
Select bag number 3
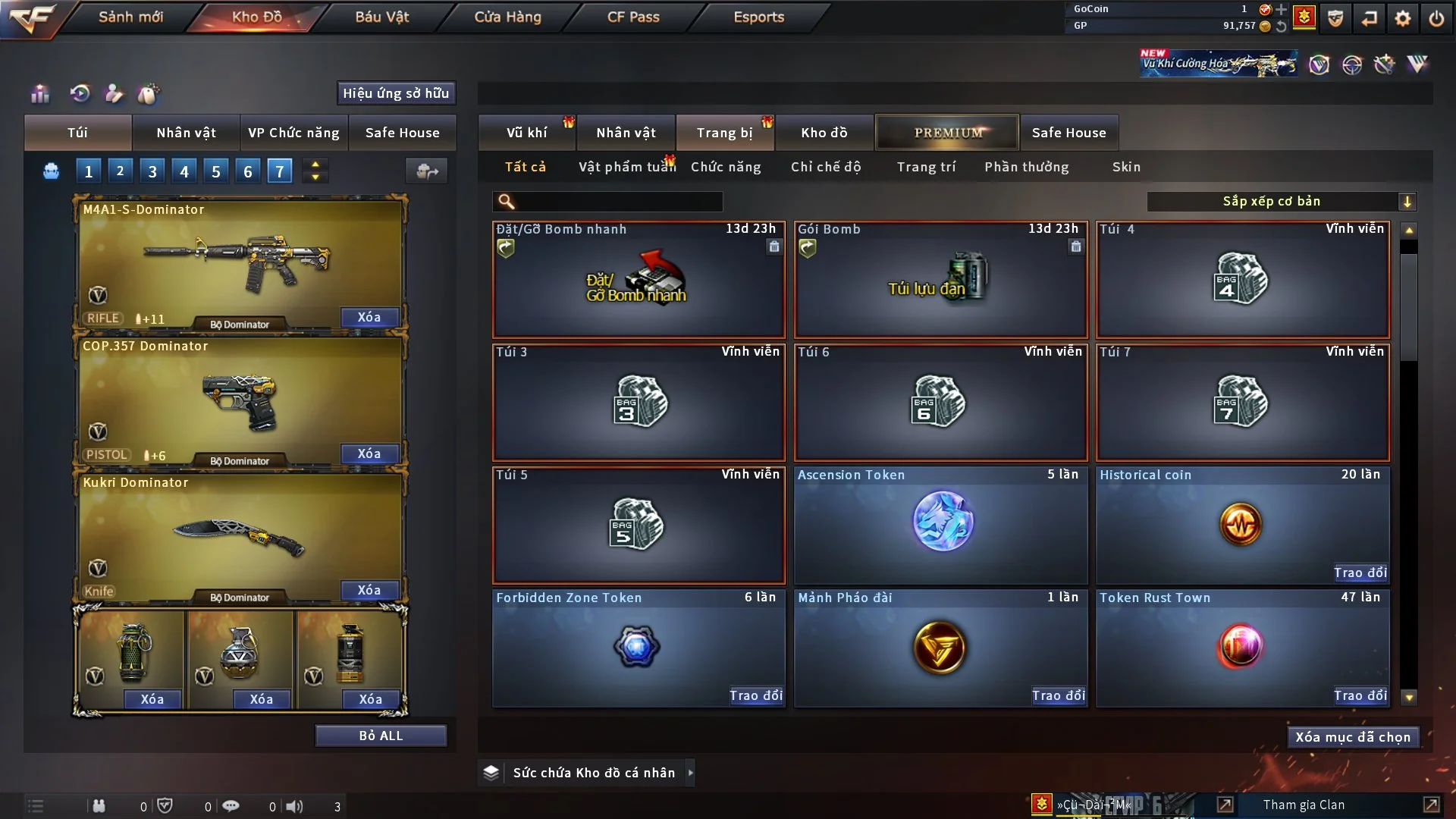point(152,171)
